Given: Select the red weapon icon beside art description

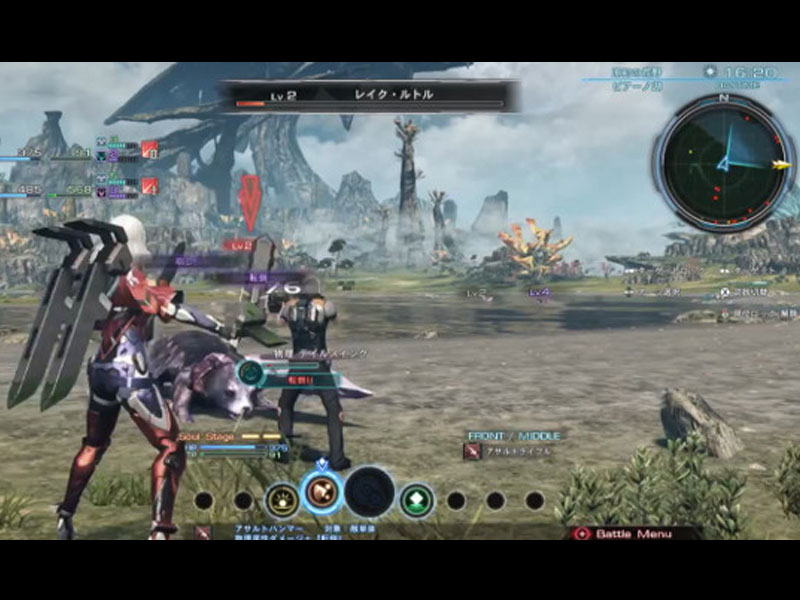Looking at the screenshot, I should (x=203, y=533).
